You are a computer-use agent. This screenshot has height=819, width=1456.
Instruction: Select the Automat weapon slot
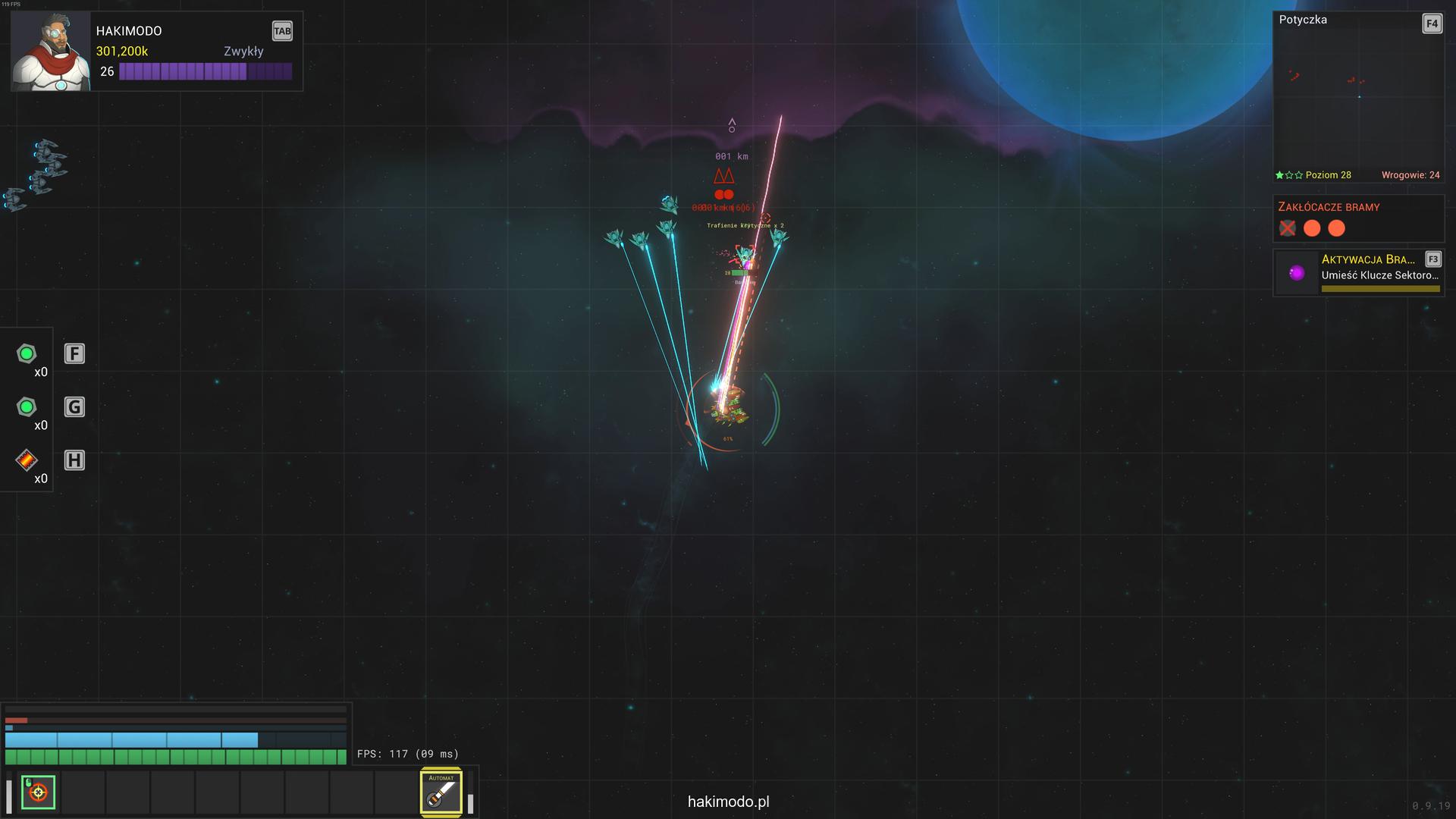click(441, 792)
